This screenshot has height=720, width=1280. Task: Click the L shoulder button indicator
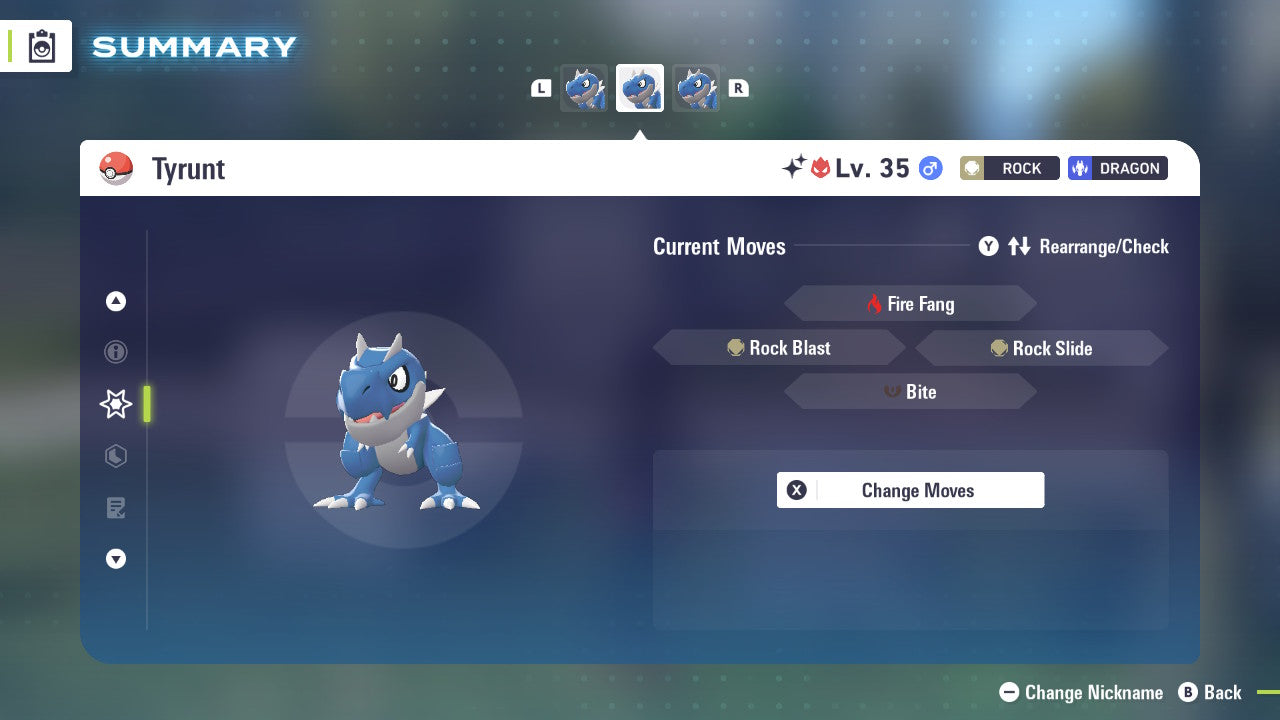tap(541, 88)
